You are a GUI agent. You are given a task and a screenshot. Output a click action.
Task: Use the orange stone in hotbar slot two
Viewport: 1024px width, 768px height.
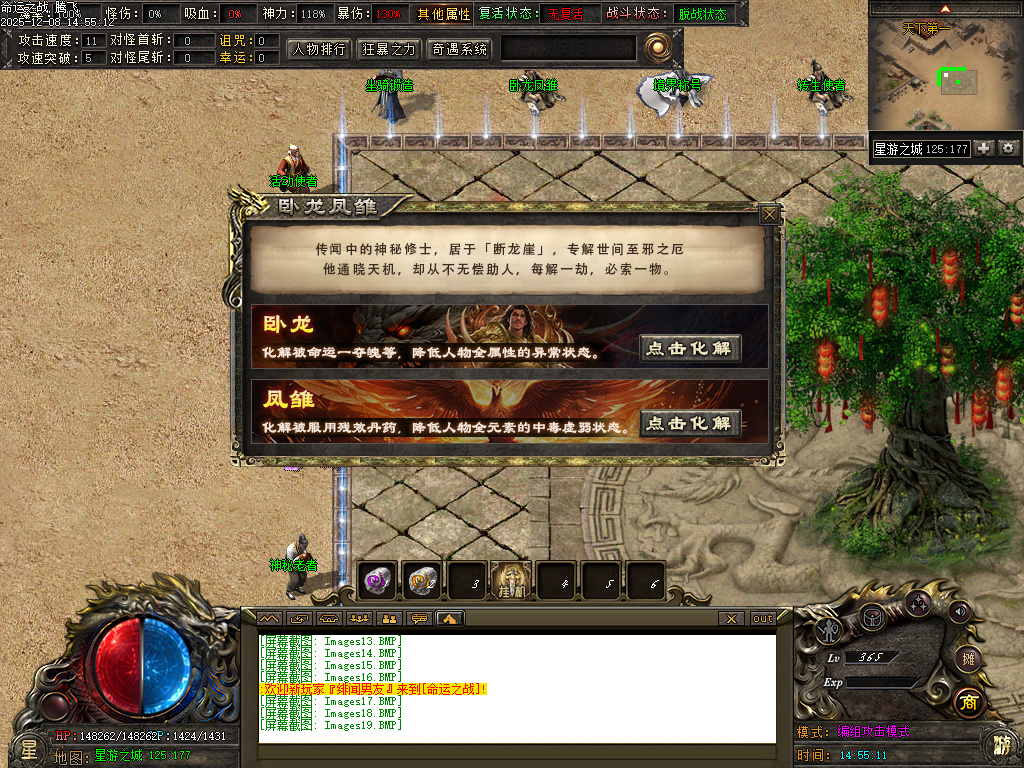[423, 579]
